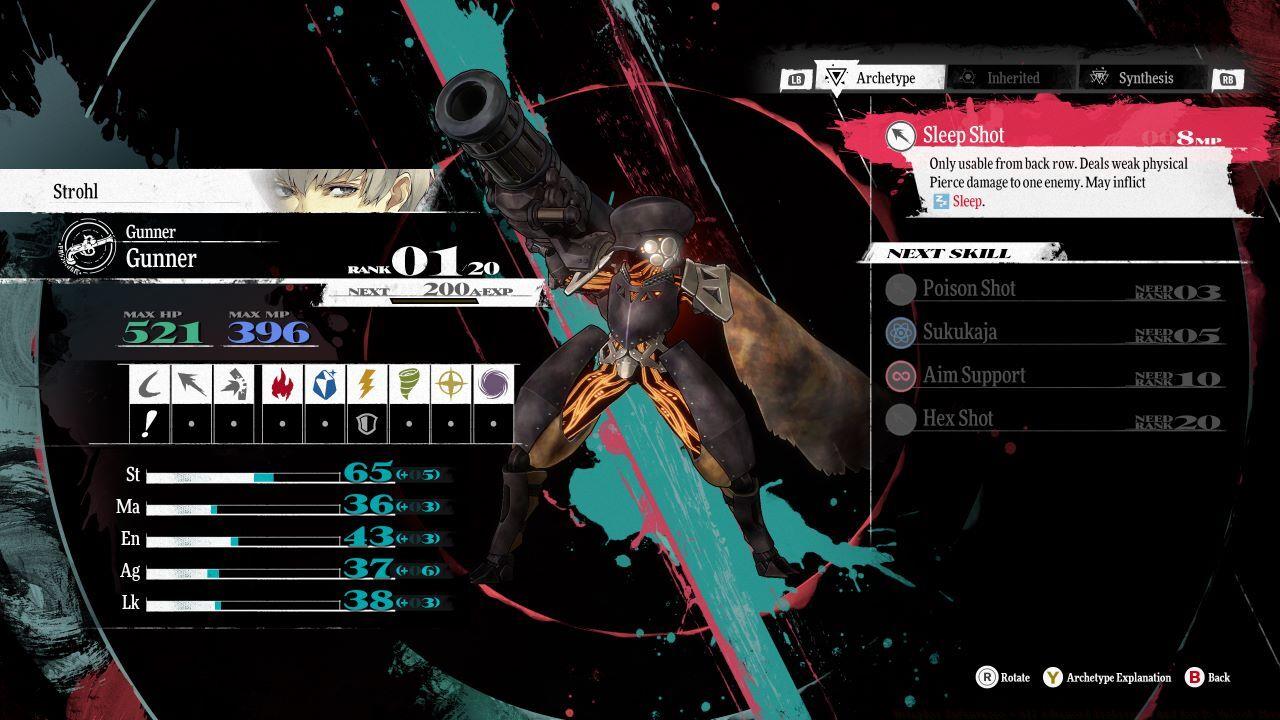Select the fire affinity icon
1280x720 pixels.
pyautogui.click(x=282, y=383)
